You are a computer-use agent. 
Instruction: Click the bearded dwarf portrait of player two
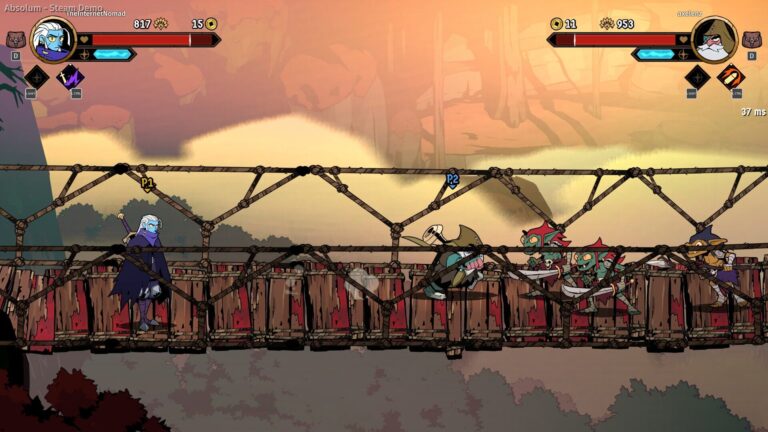click(x=714, y=40)
